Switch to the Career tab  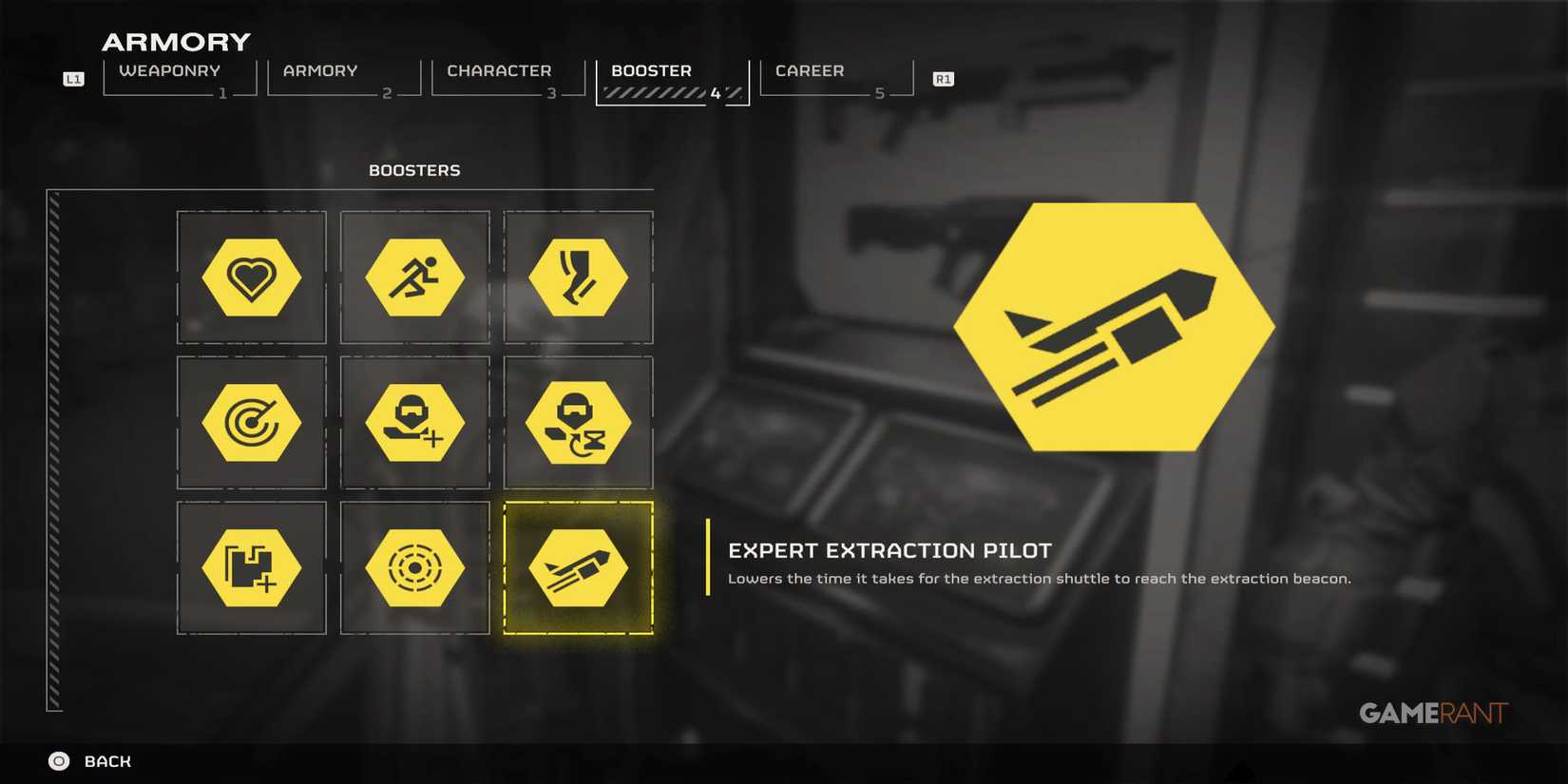click(x=809, y=70)
